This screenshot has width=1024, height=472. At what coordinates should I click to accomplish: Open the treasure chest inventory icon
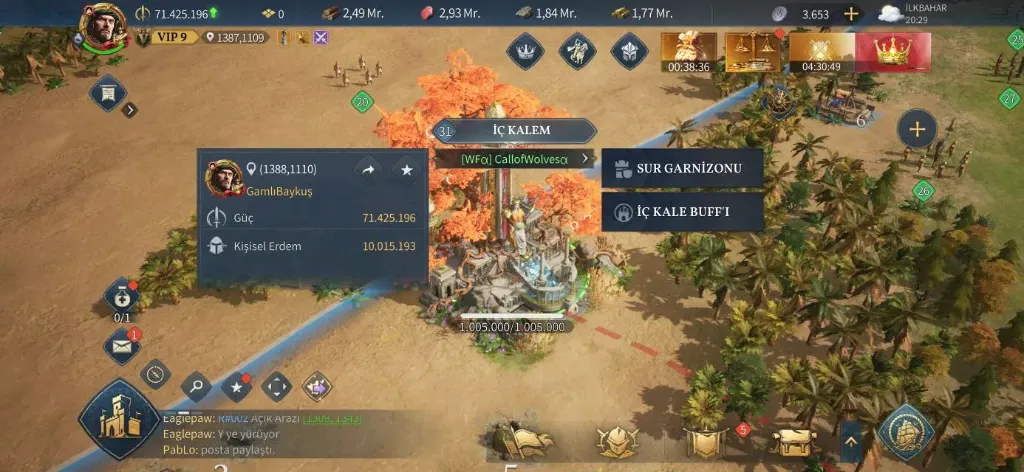(797, 440)
